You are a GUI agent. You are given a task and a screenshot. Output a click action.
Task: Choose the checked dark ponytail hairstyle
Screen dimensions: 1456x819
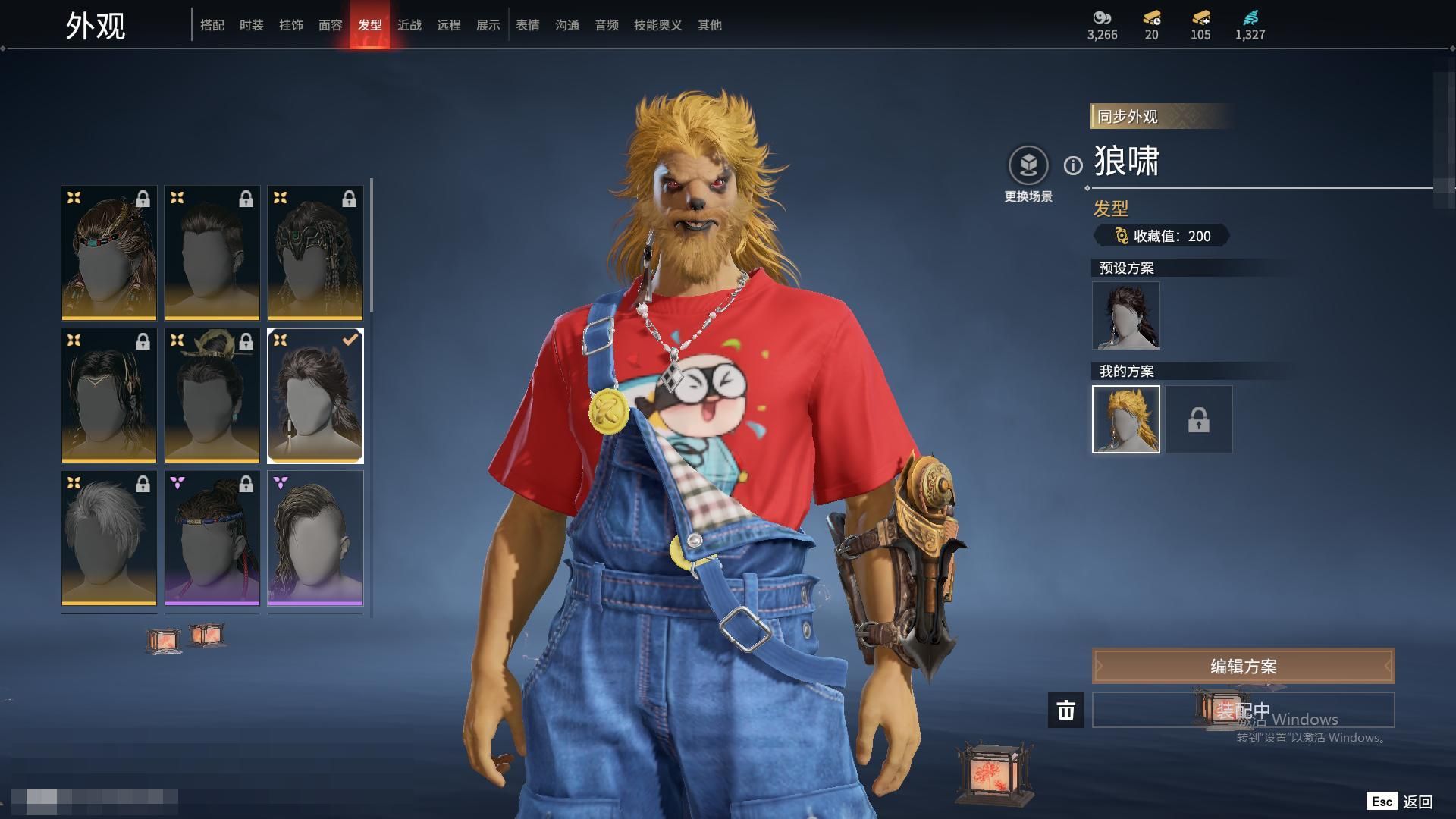click(315, 395)
